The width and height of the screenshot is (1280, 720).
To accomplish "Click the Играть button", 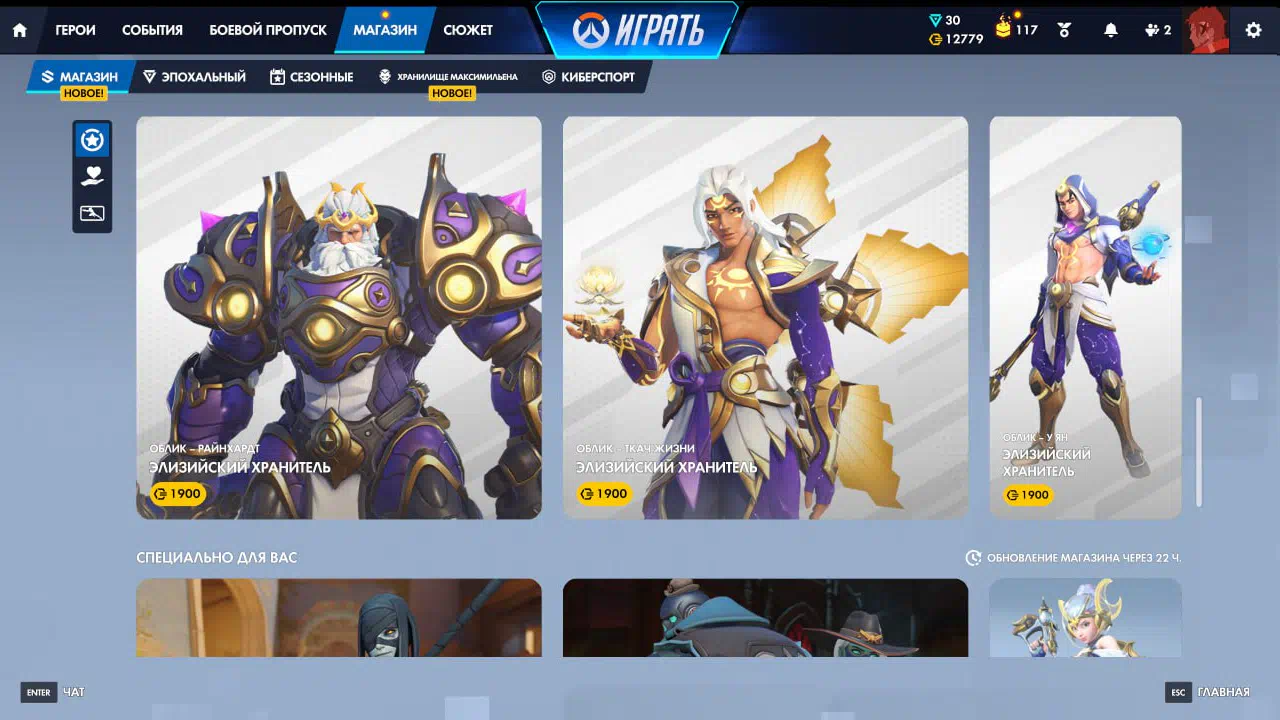I will [x=637, y=30].
